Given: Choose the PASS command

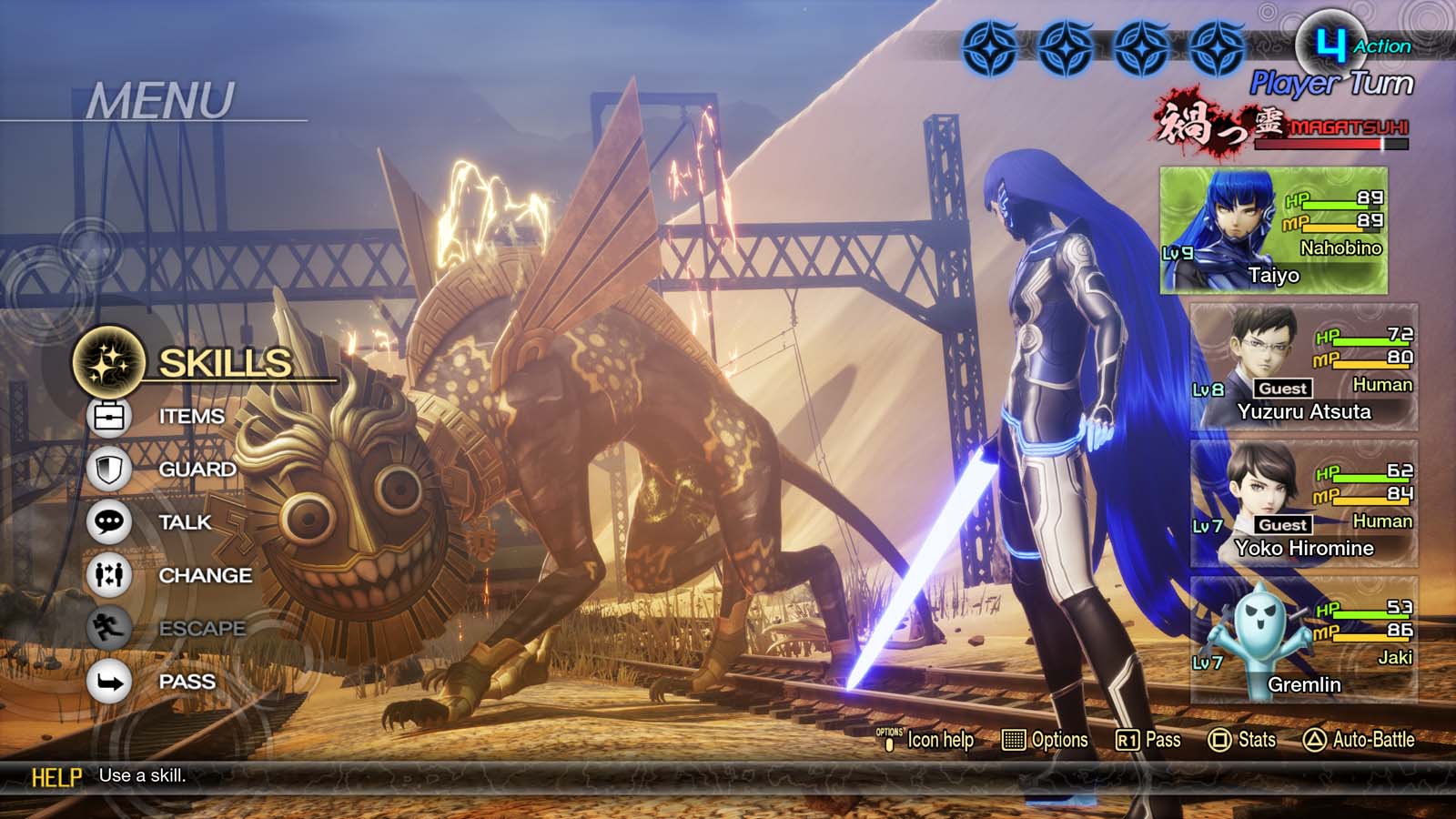Looking at the screenshot, I should (187, 682).
